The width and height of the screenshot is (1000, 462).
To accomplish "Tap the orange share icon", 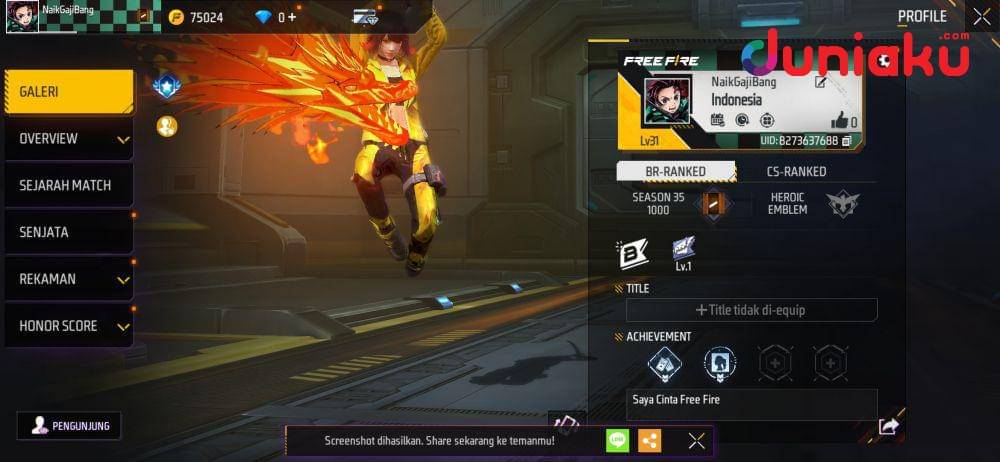I will pos(649,440).
